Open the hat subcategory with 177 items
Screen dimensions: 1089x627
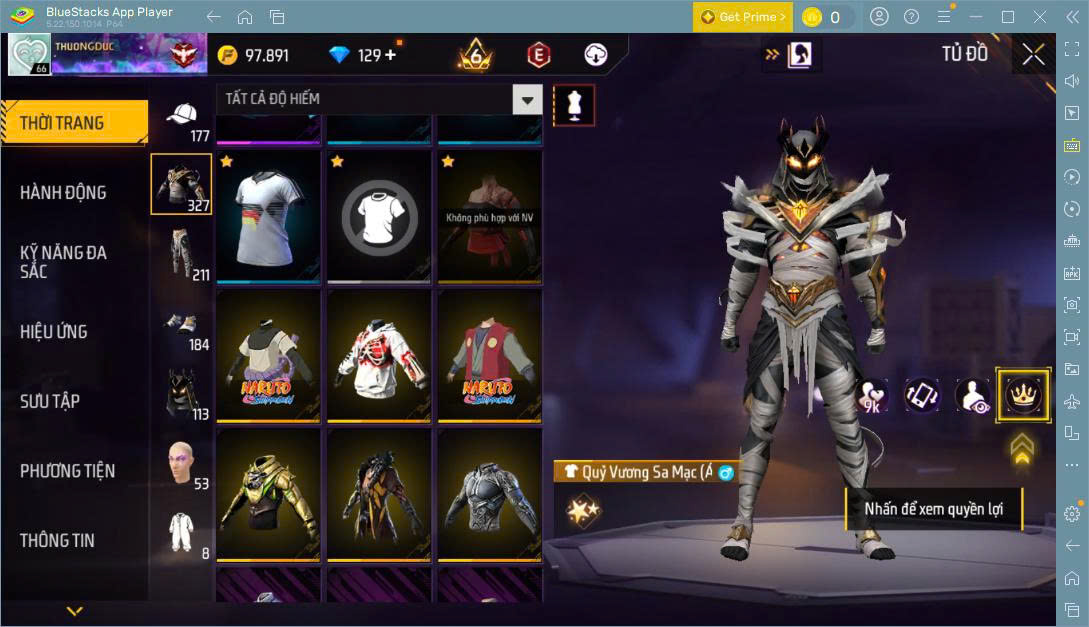182,122
